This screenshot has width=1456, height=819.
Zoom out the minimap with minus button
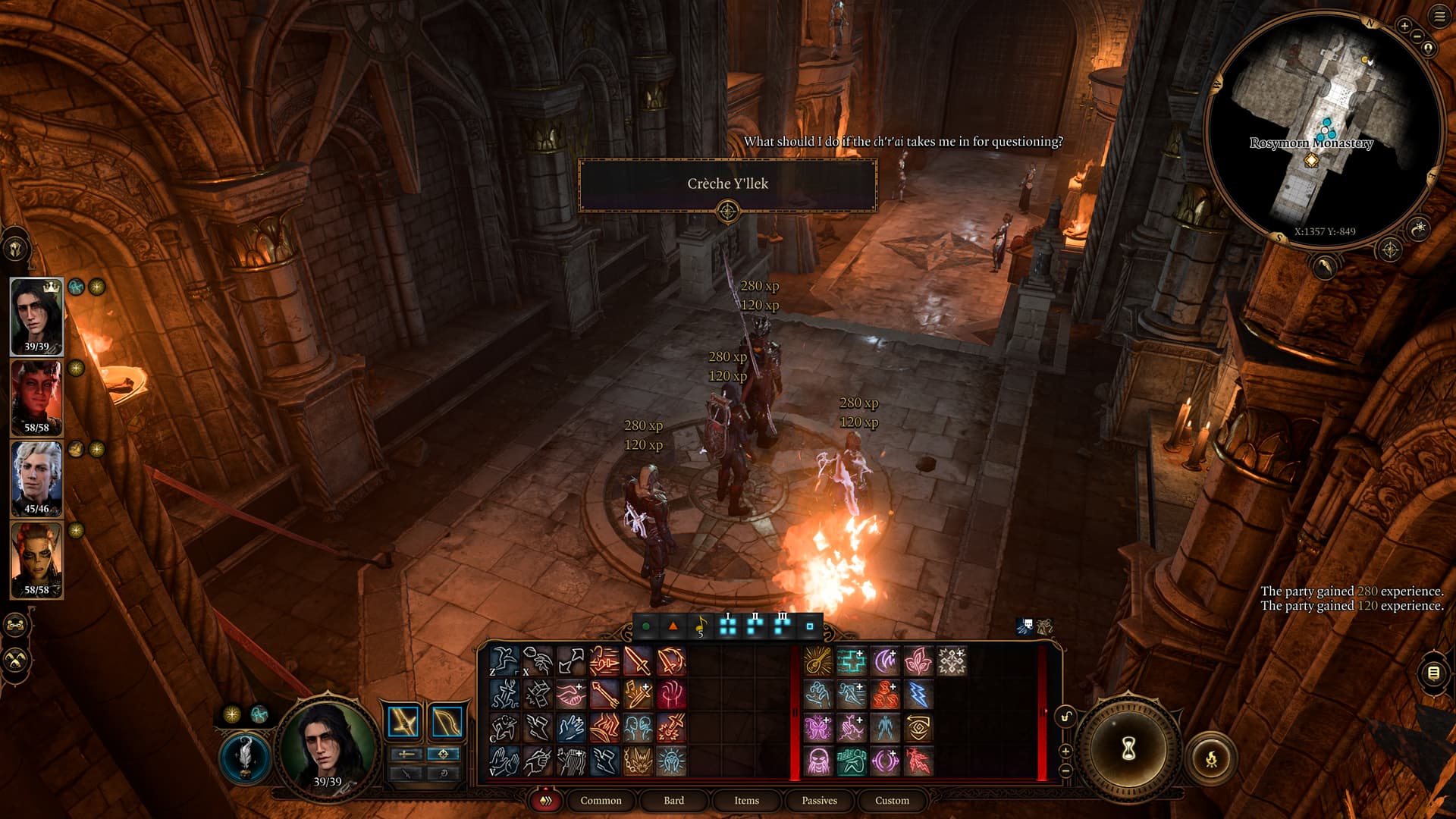[x=1417, y=36]
